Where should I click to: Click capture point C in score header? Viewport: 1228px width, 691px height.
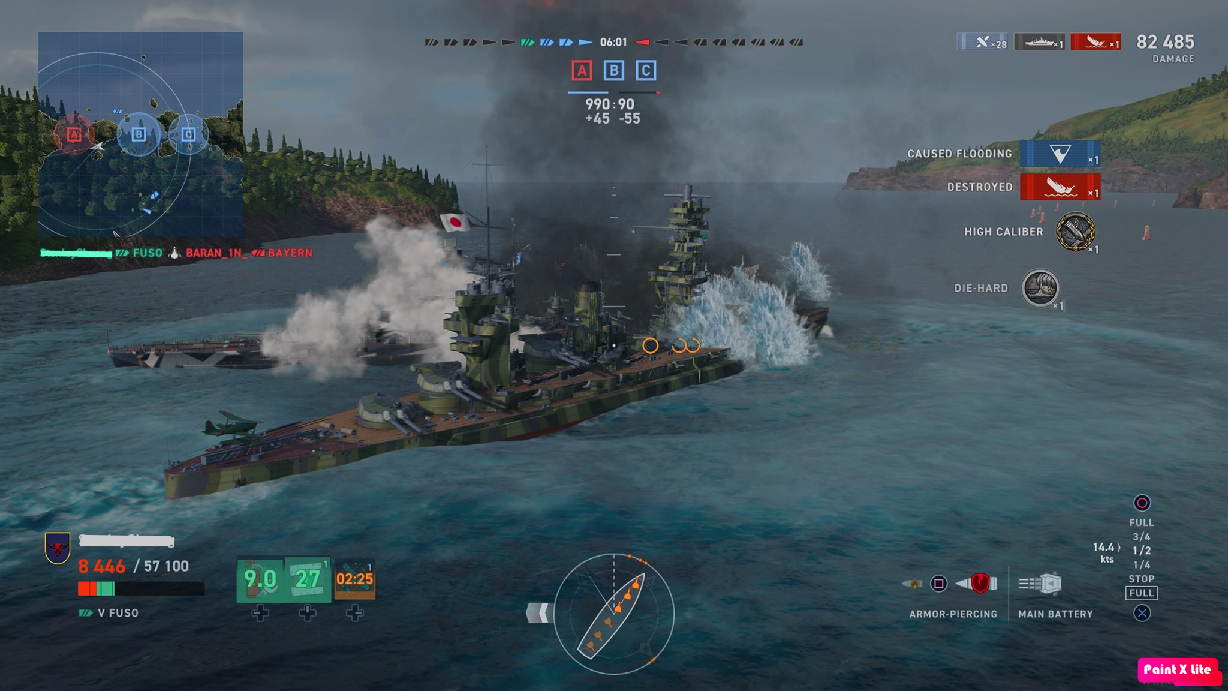[x=647, y=70]
